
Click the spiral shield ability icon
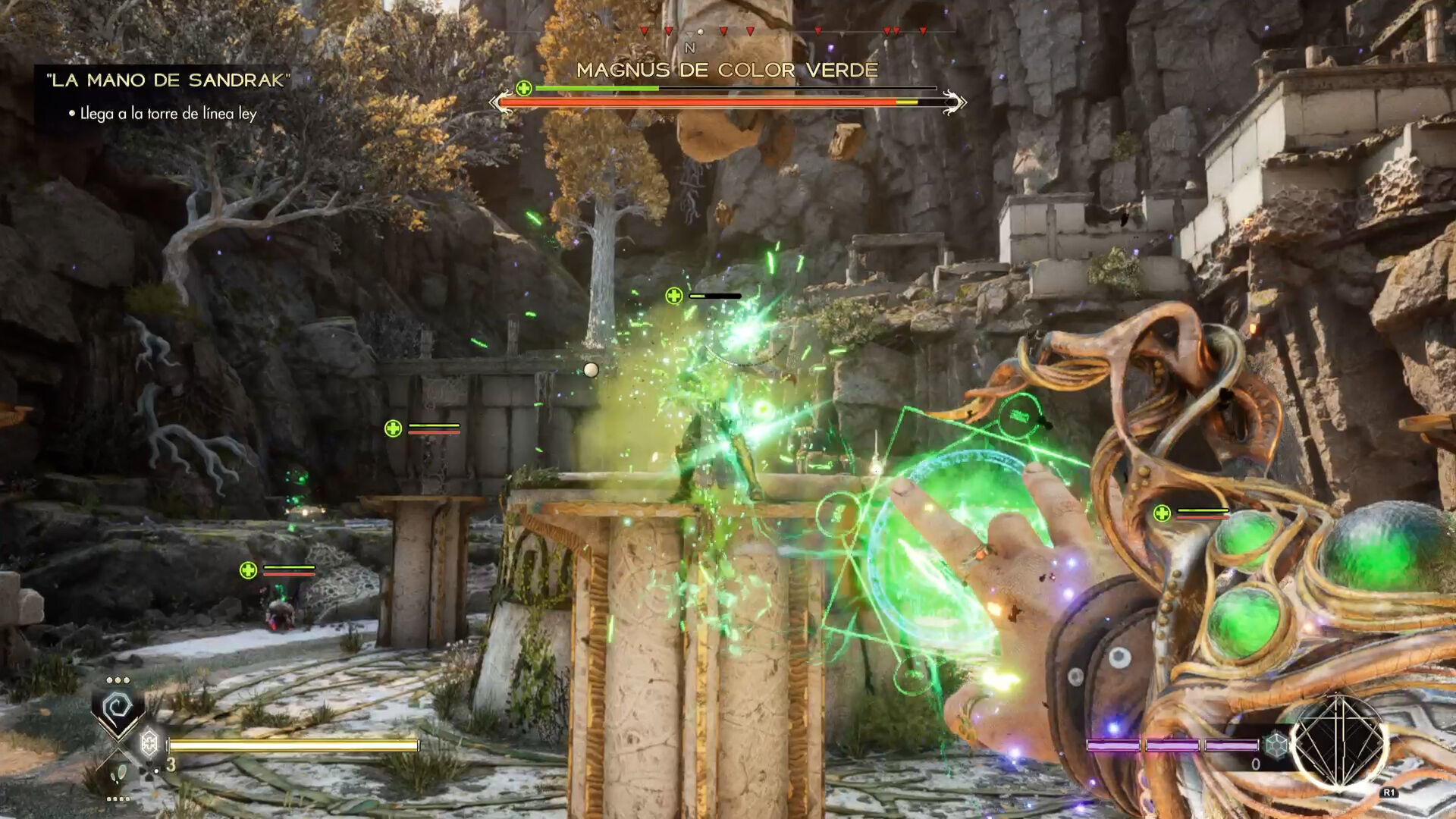[118, 708]
